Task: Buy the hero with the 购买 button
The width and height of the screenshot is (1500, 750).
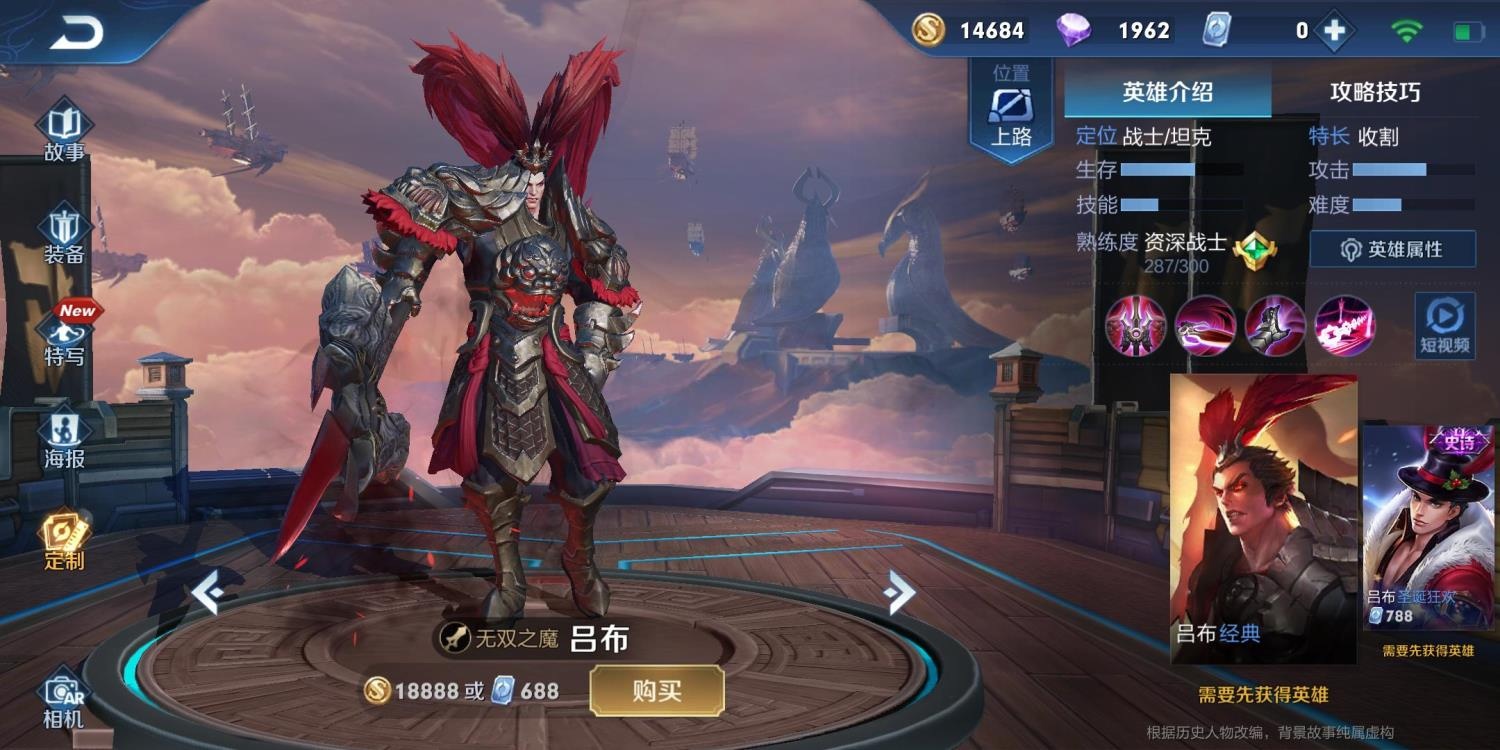Action: 656,691
